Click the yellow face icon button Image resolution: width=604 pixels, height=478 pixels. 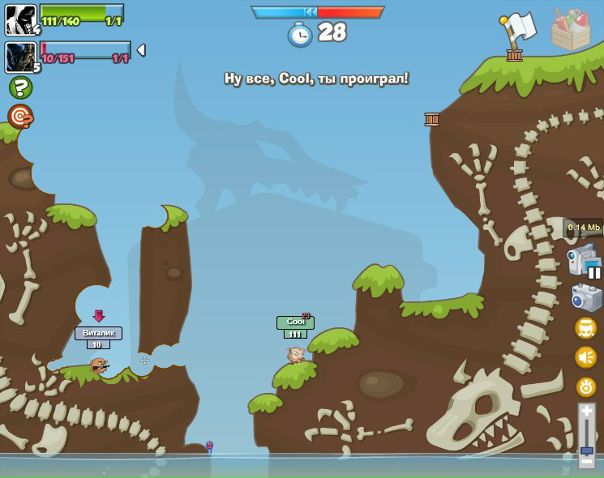click(586, 328)
